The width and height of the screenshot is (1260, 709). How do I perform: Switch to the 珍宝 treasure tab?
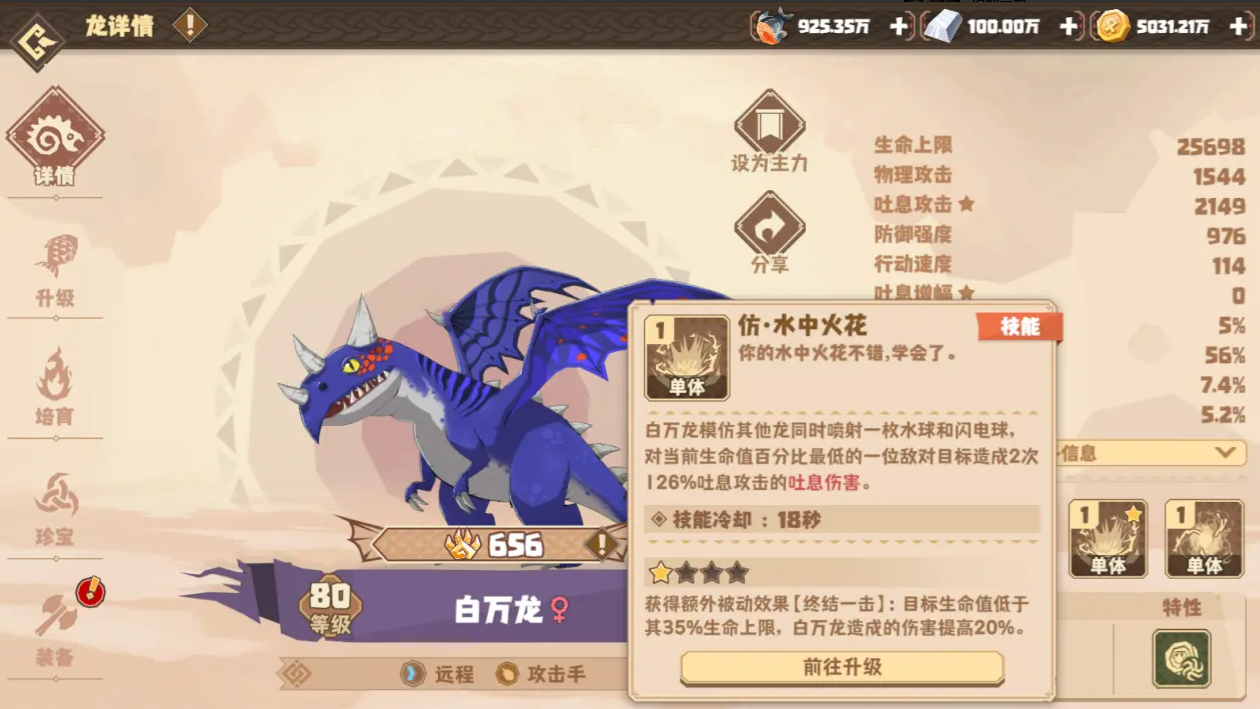(55, 510)
